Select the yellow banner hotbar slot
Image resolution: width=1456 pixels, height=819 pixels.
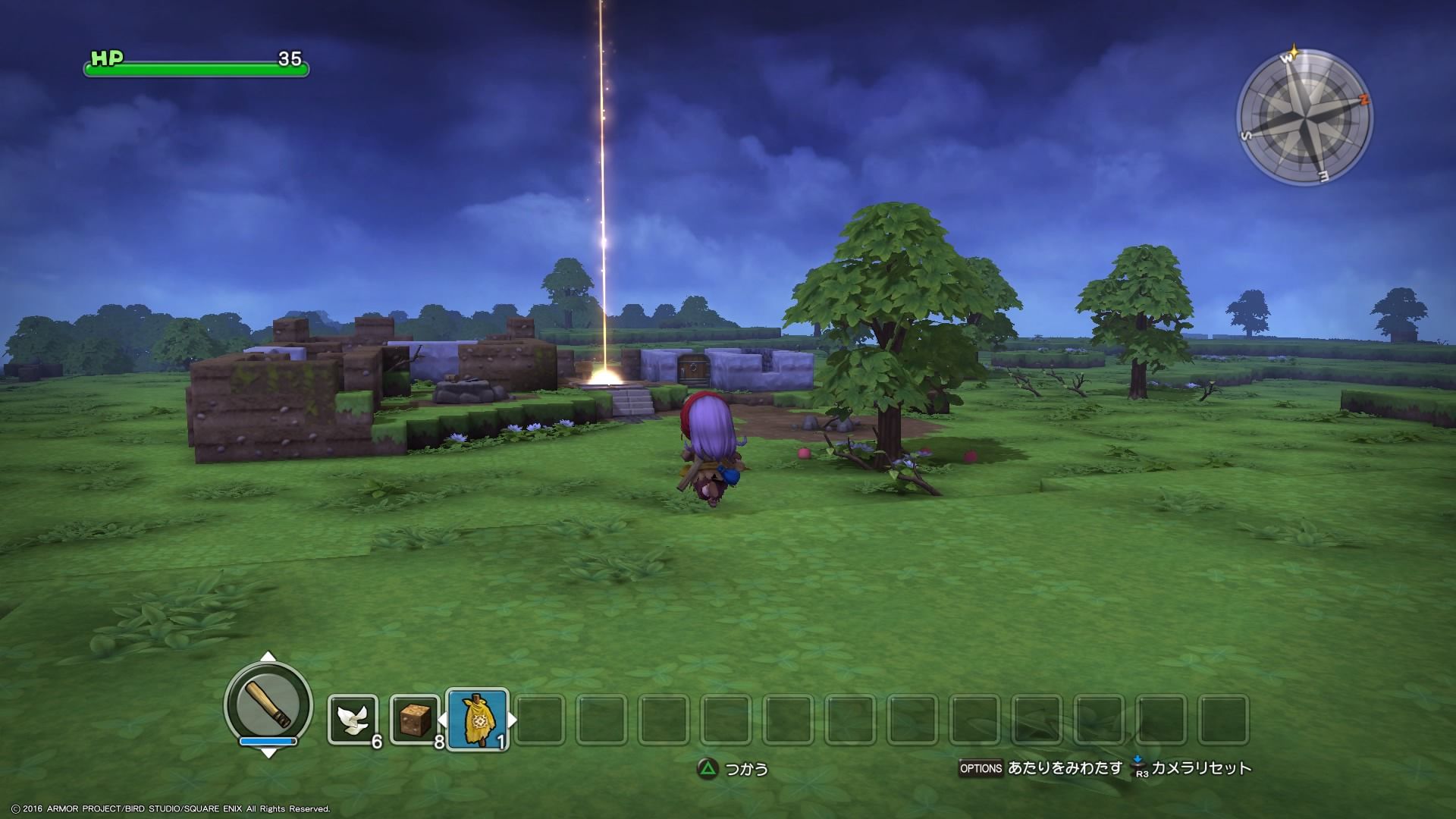tap(477, 720)
